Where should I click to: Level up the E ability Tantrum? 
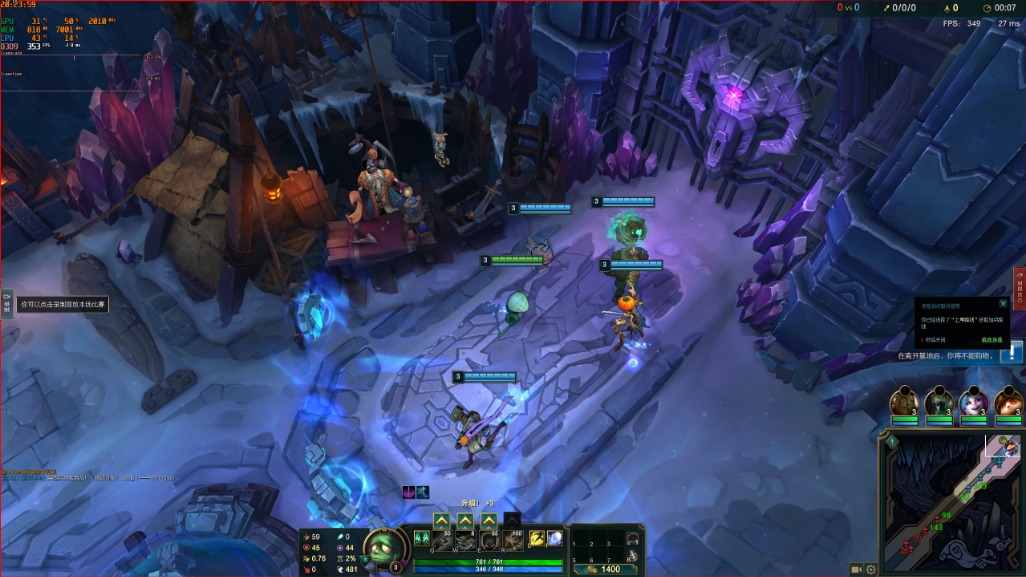pyautogui.click(x=489, y=520)
